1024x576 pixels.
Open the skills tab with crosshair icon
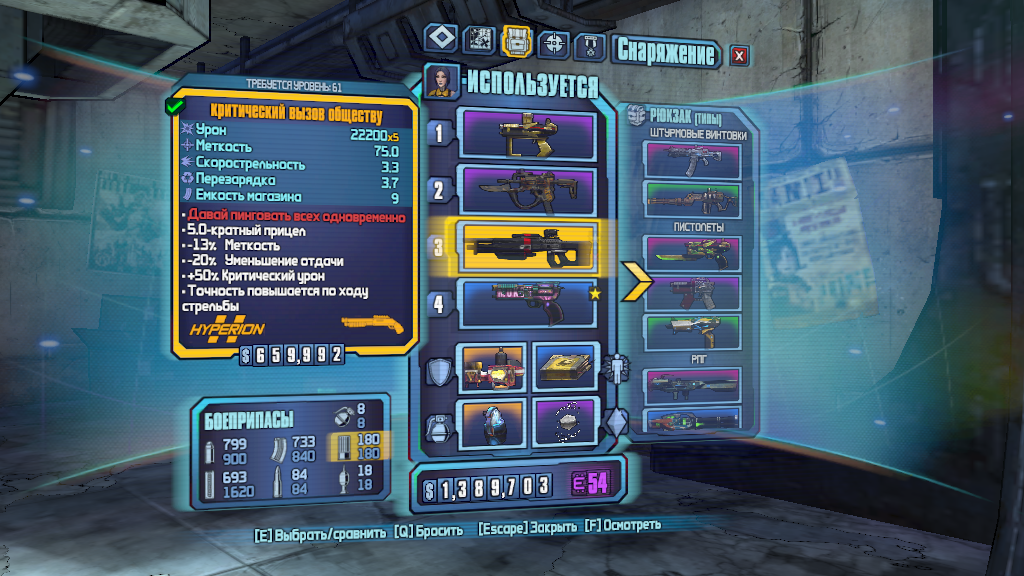point(553,43)
